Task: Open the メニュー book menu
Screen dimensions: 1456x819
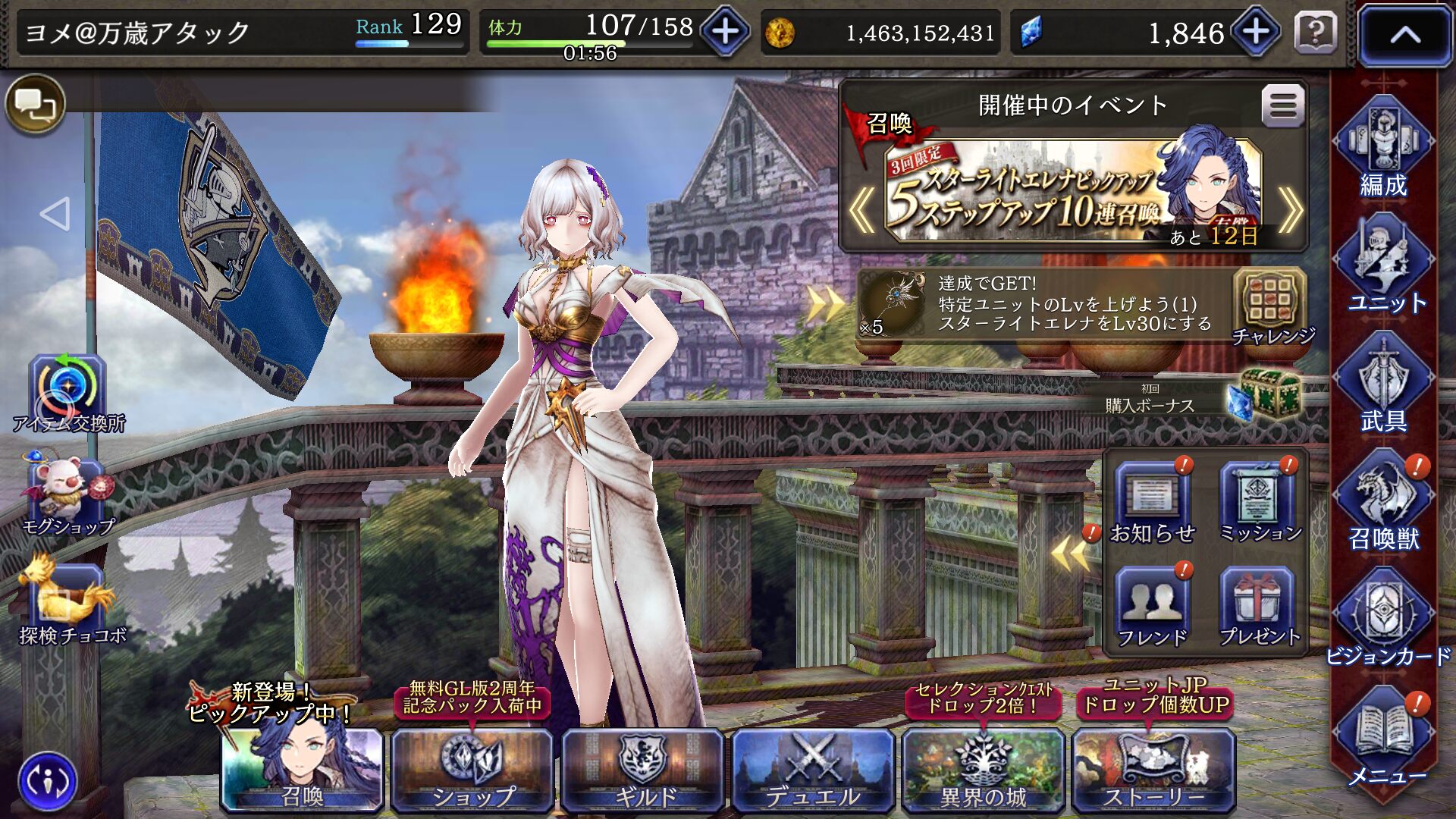Action: coord(1383,736)
